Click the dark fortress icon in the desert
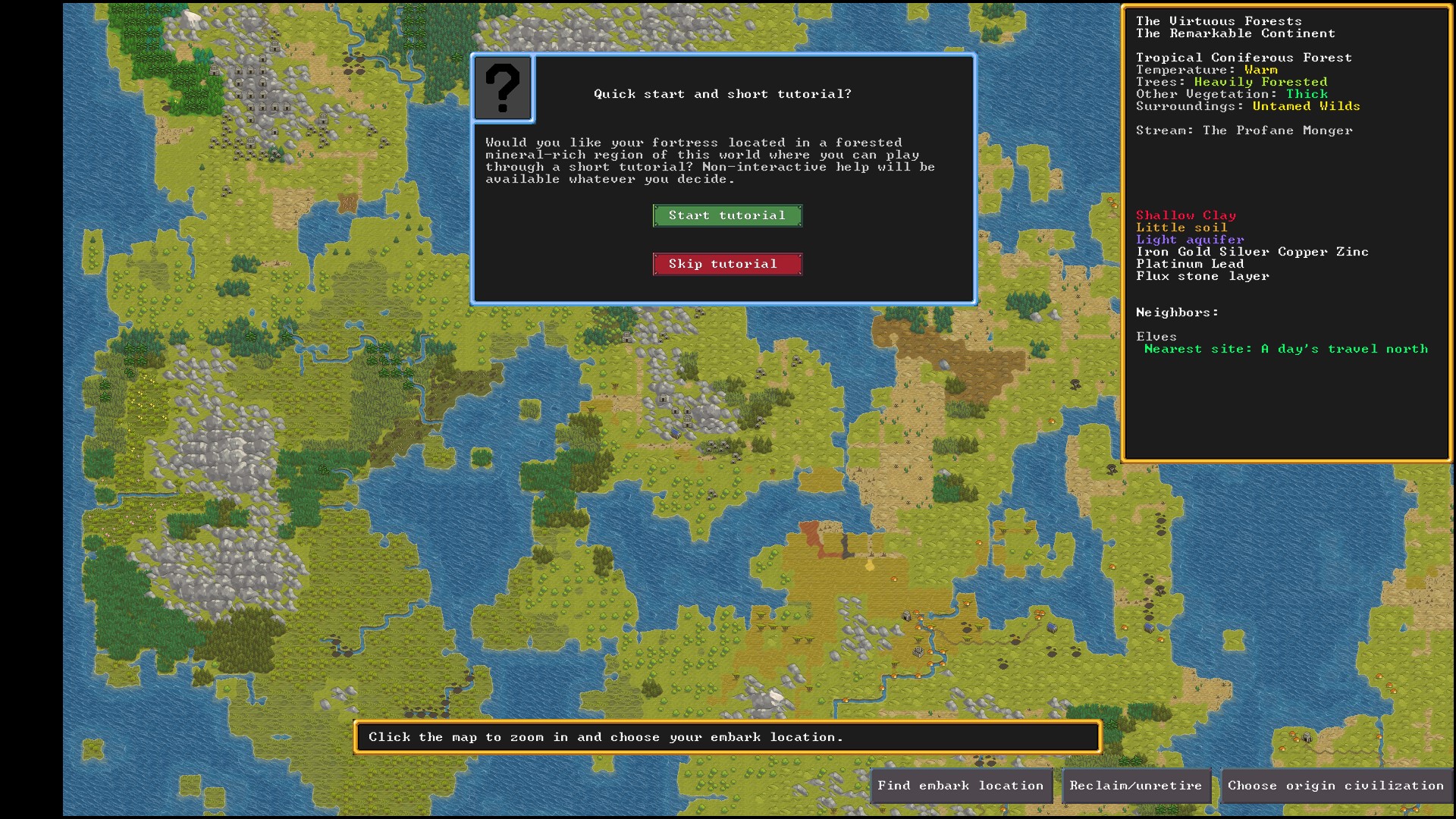This screenshot has width=1456, height=819. [907, 615]
